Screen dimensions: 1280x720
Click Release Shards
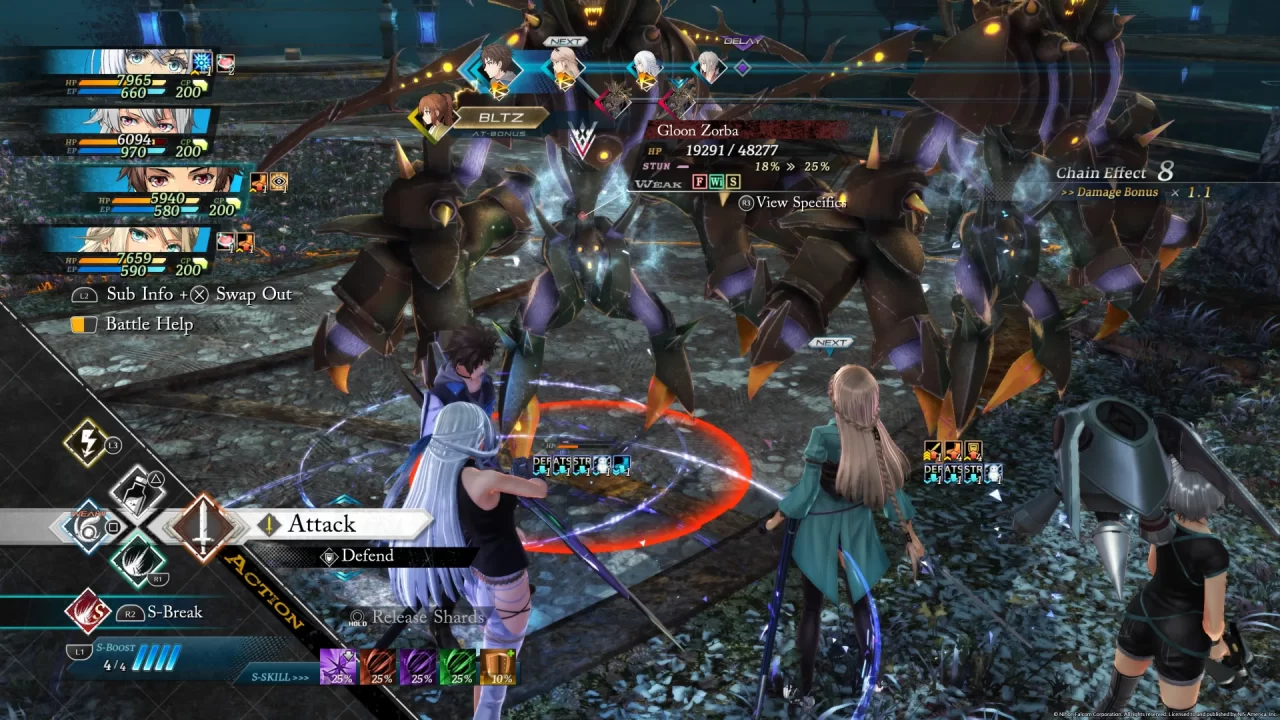point(425,617)
